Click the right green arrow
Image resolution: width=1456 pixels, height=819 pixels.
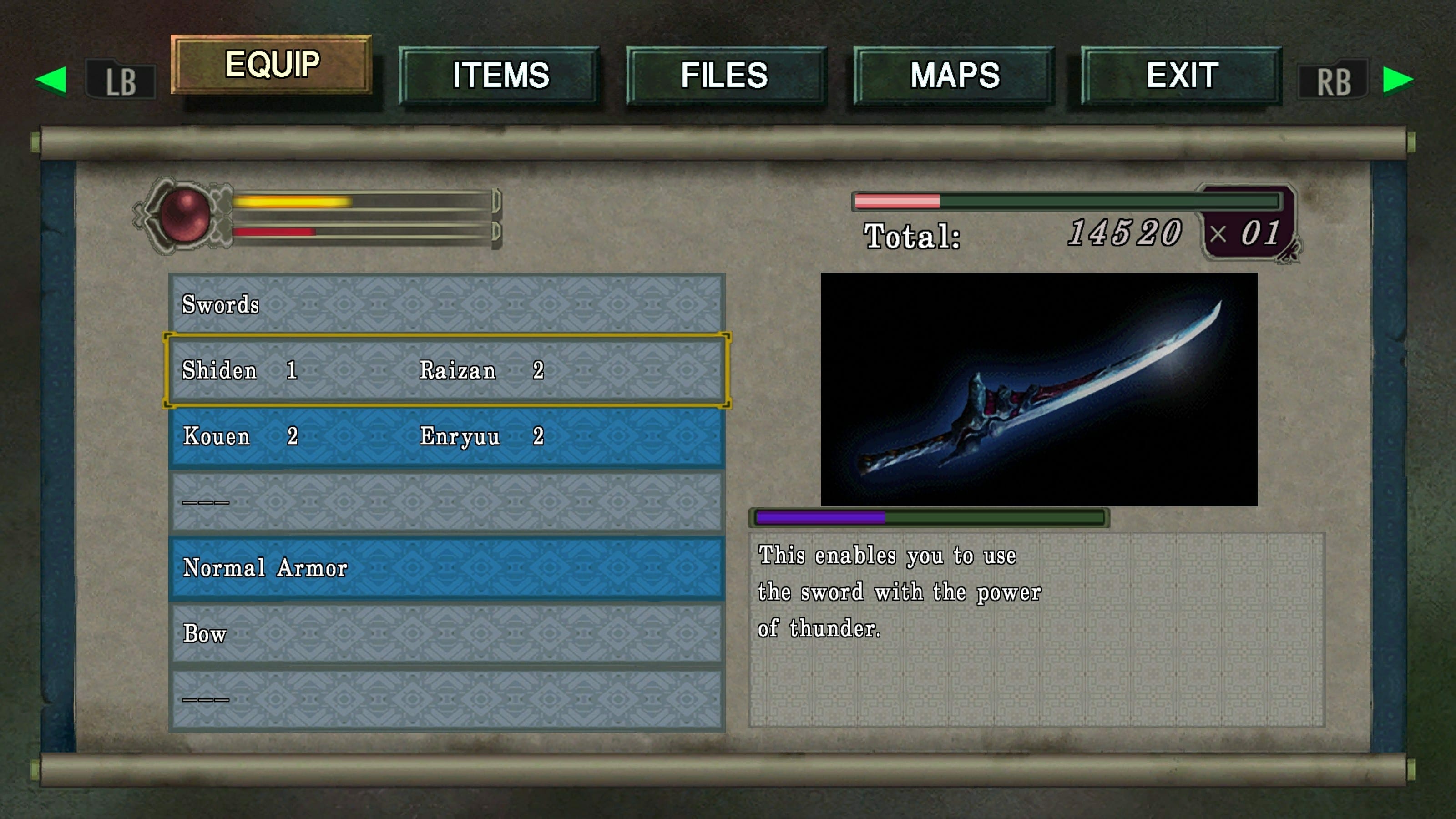tap(1398, 80)
